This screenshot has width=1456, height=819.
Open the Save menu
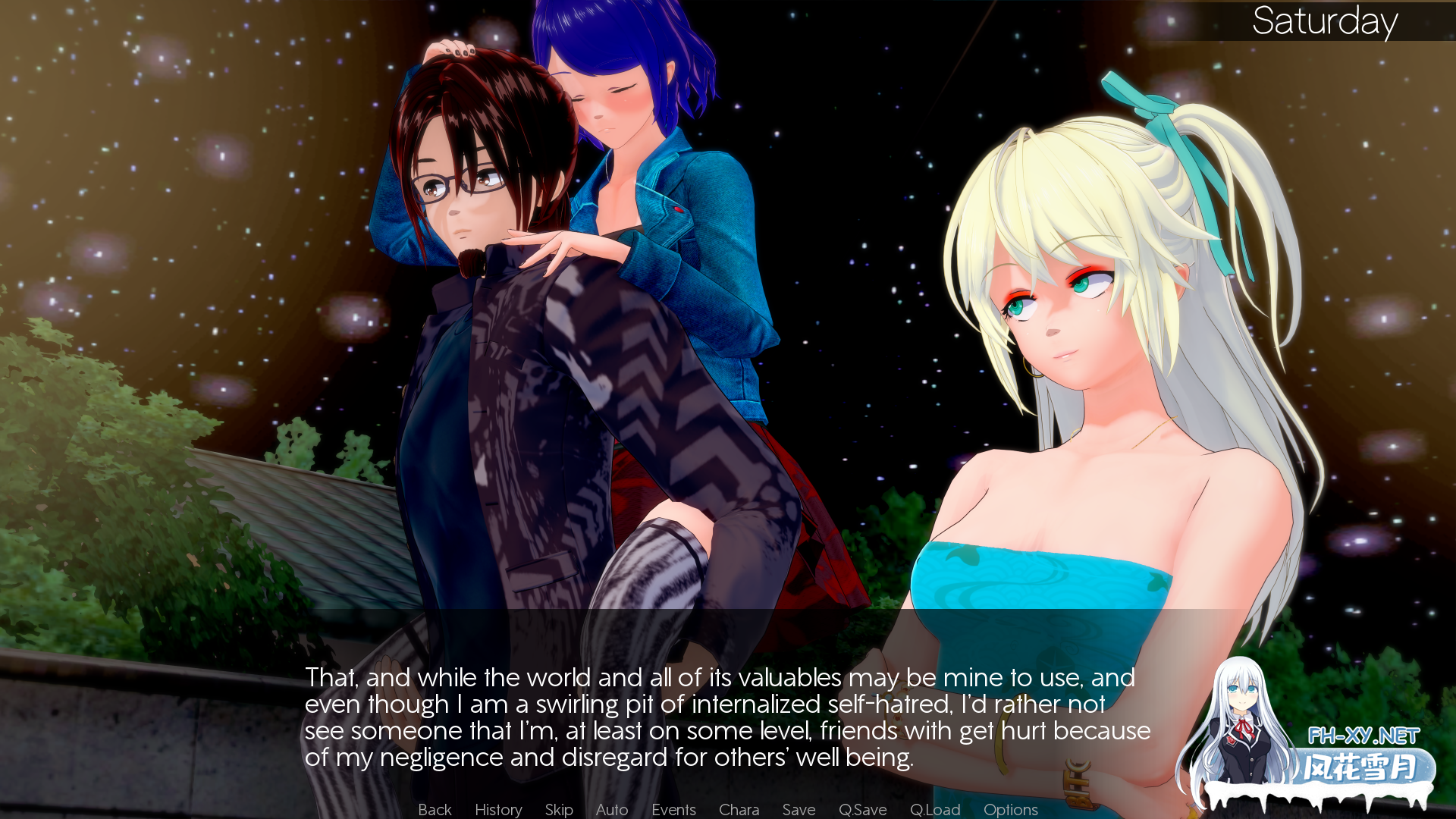(x=798, y=809)
